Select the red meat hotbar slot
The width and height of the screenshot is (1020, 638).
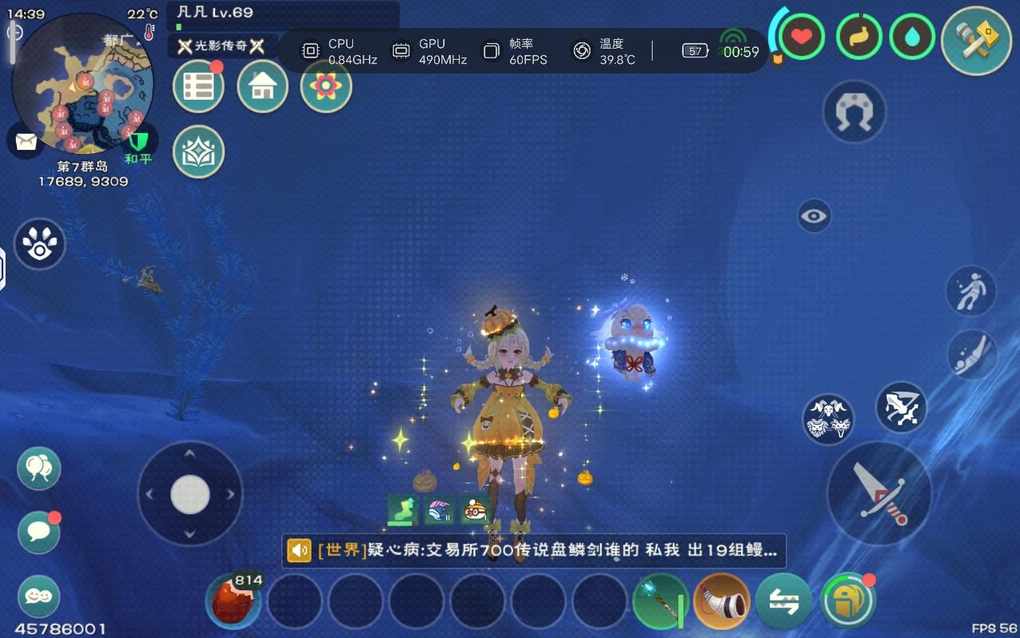[x=234, y=601]
